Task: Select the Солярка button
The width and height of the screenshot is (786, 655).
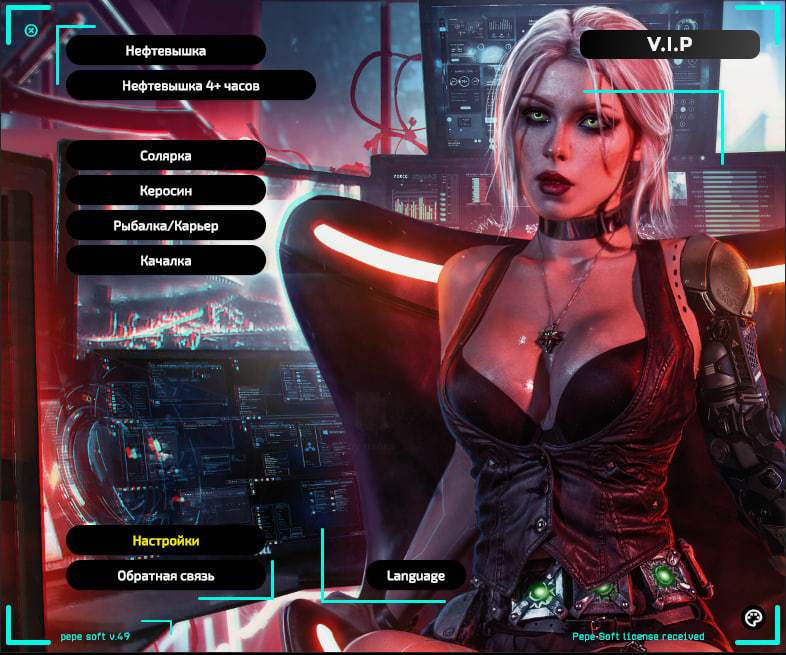Action: click(166, 155)
